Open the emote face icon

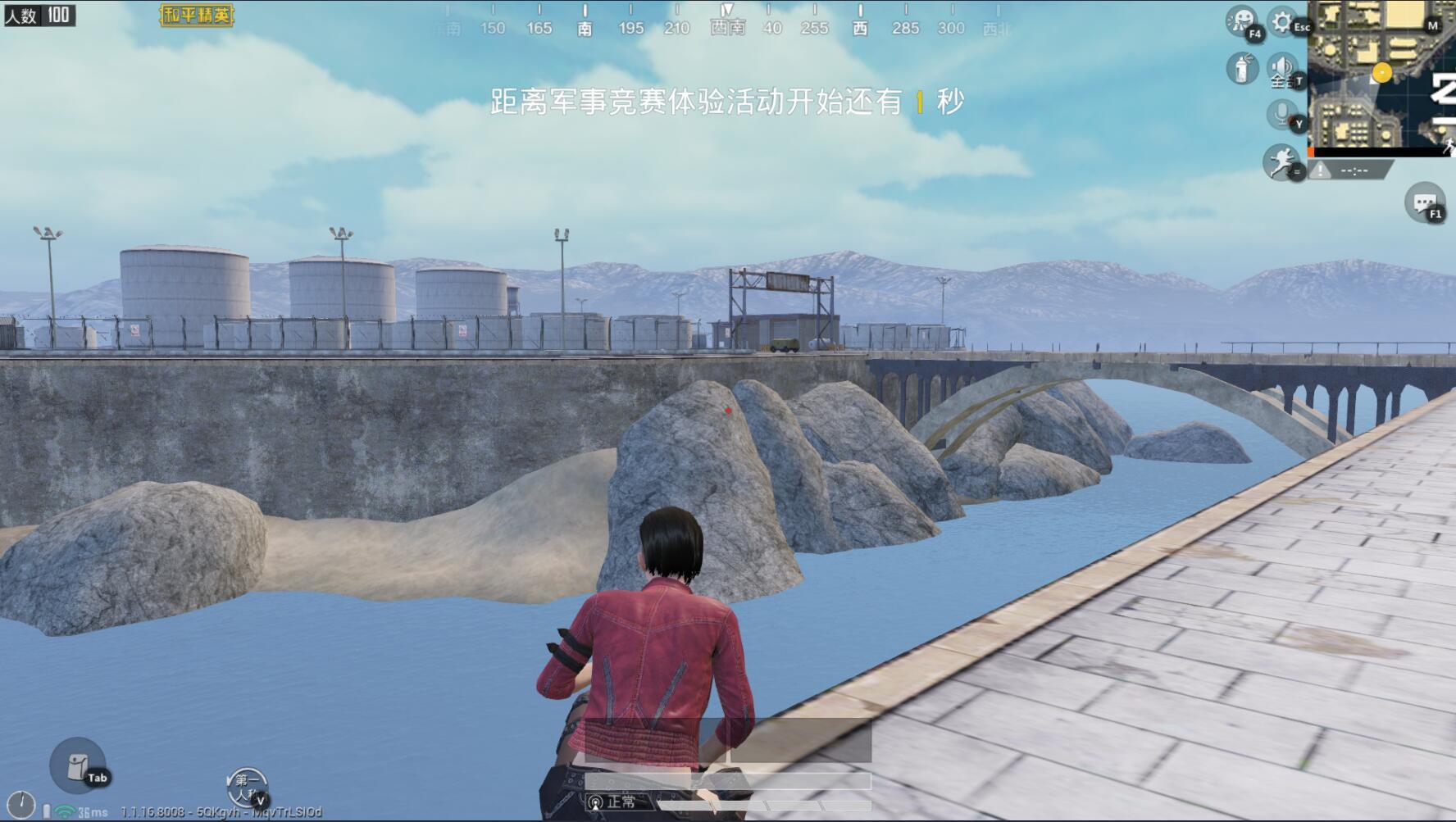[x=1242, y=20]
